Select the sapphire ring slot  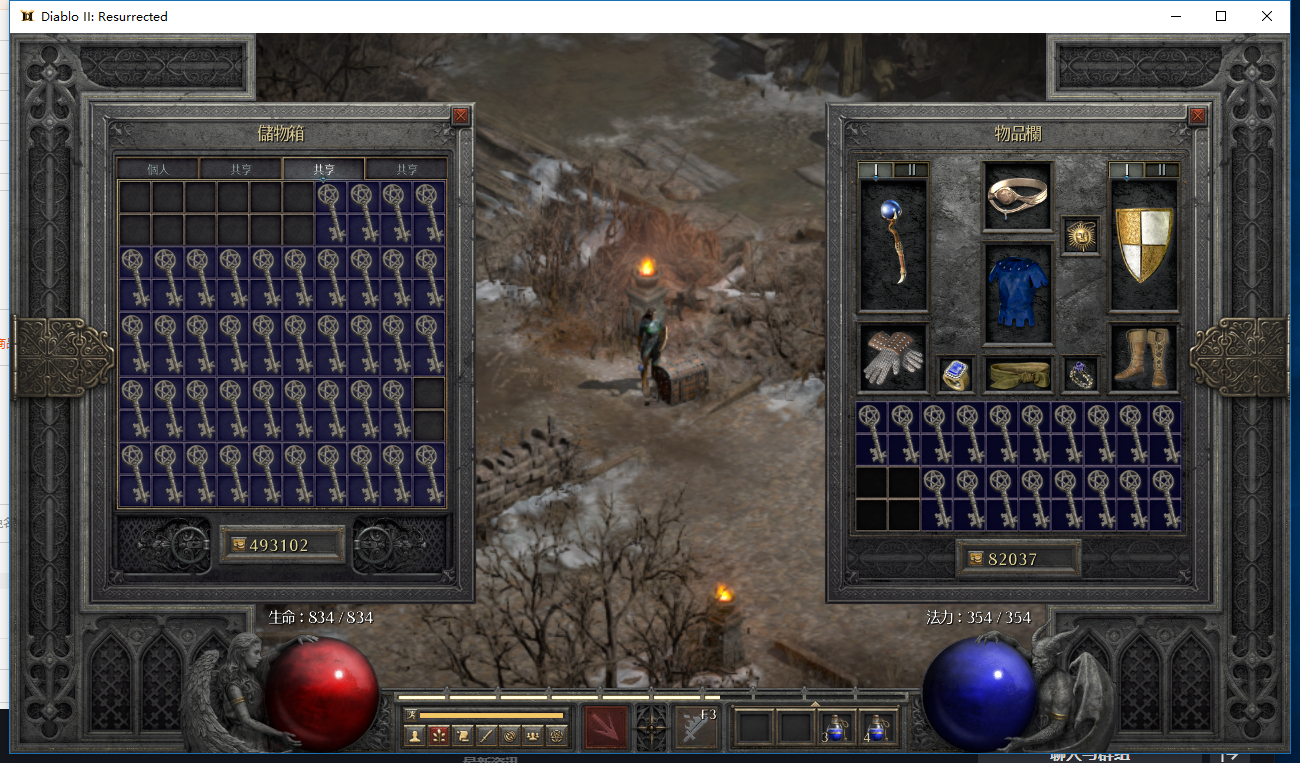(956, 374)
